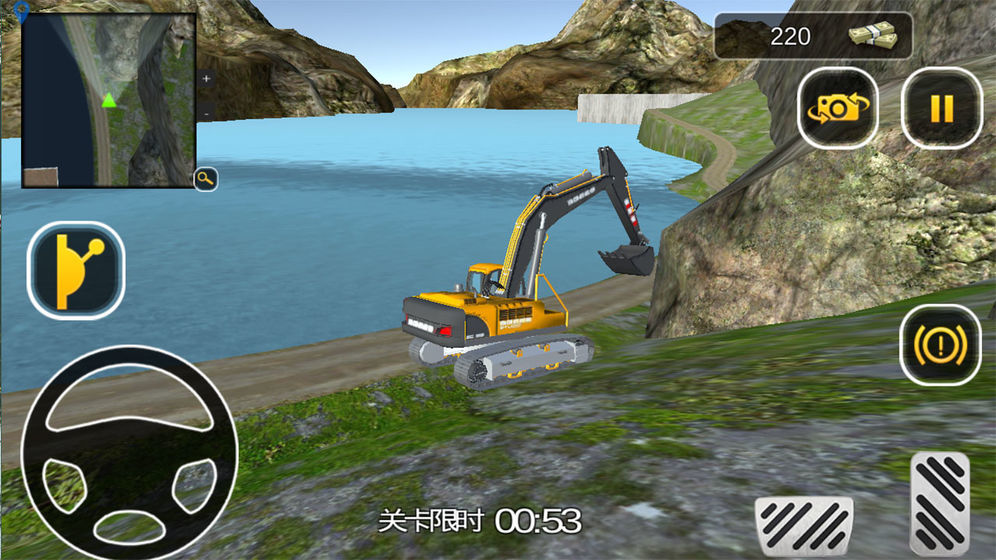996x560 pixels.
Task: Tap the gas pedal
Action: 940,503
